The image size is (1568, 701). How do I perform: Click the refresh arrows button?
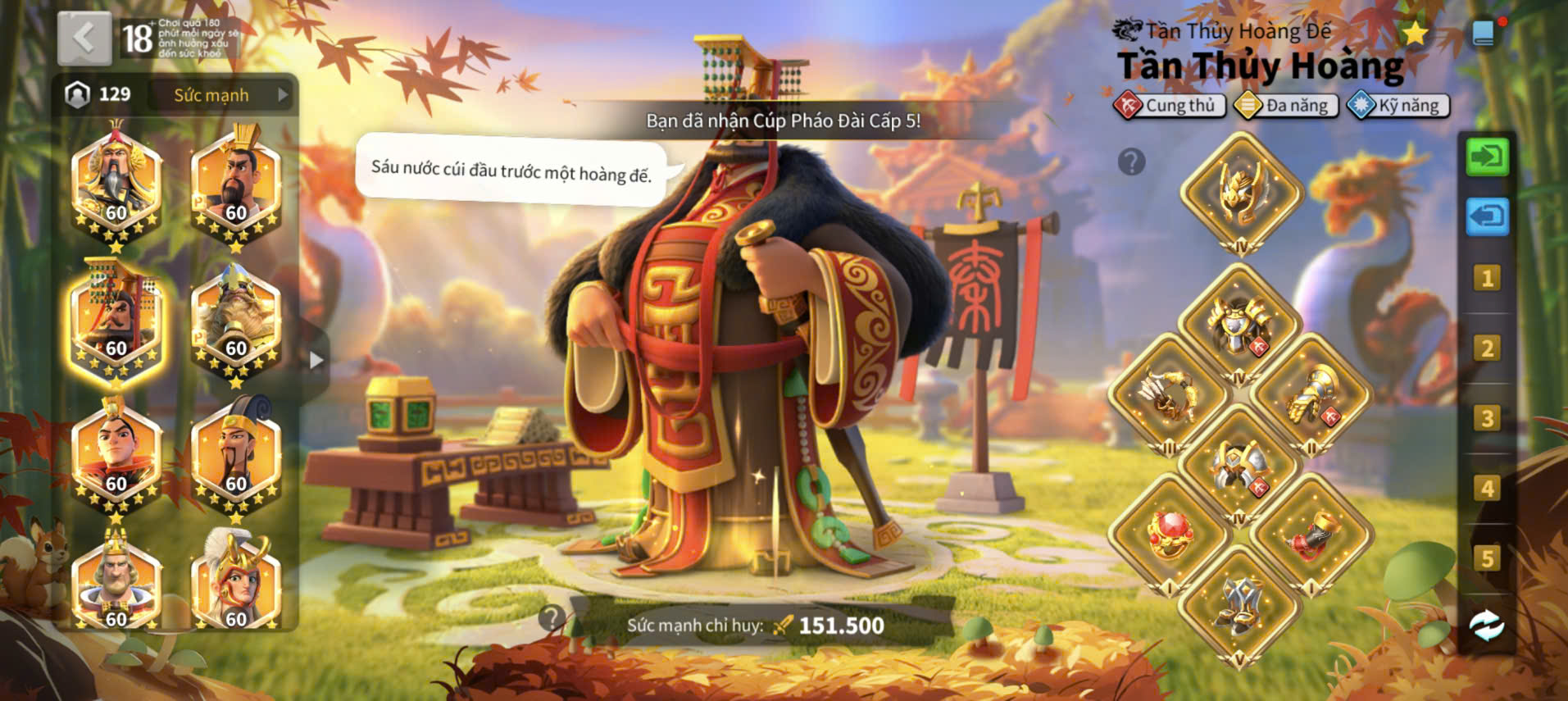point(1487,626)
